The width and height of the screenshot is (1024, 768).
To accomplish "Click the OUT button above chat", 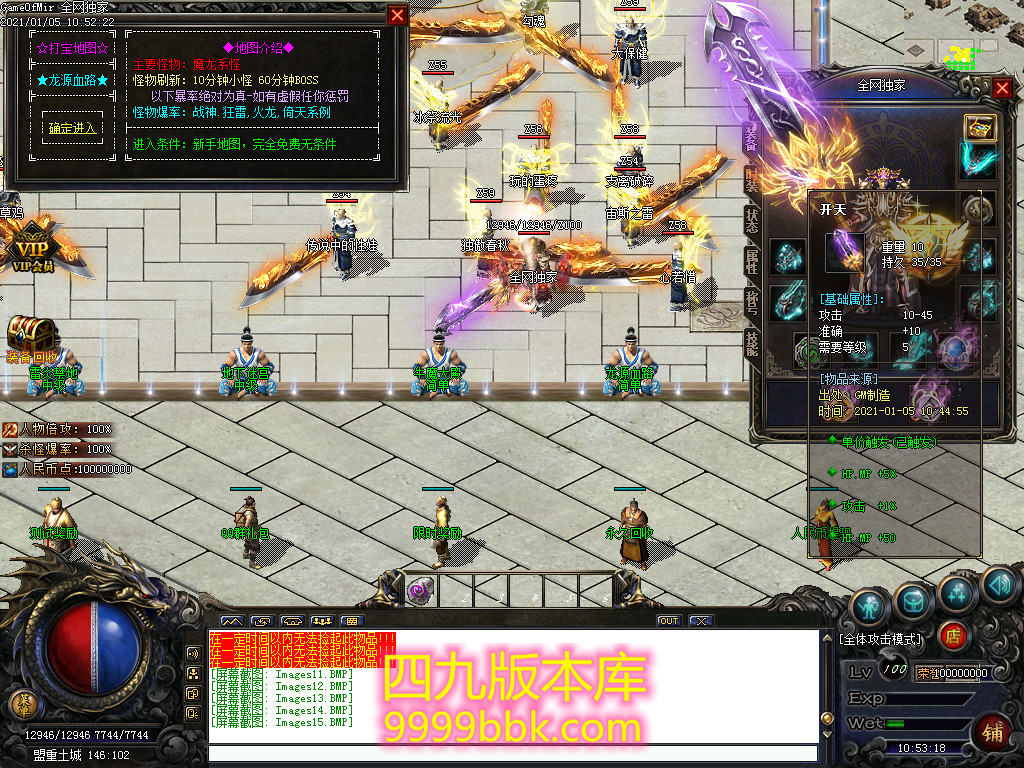I will [668, 621].
